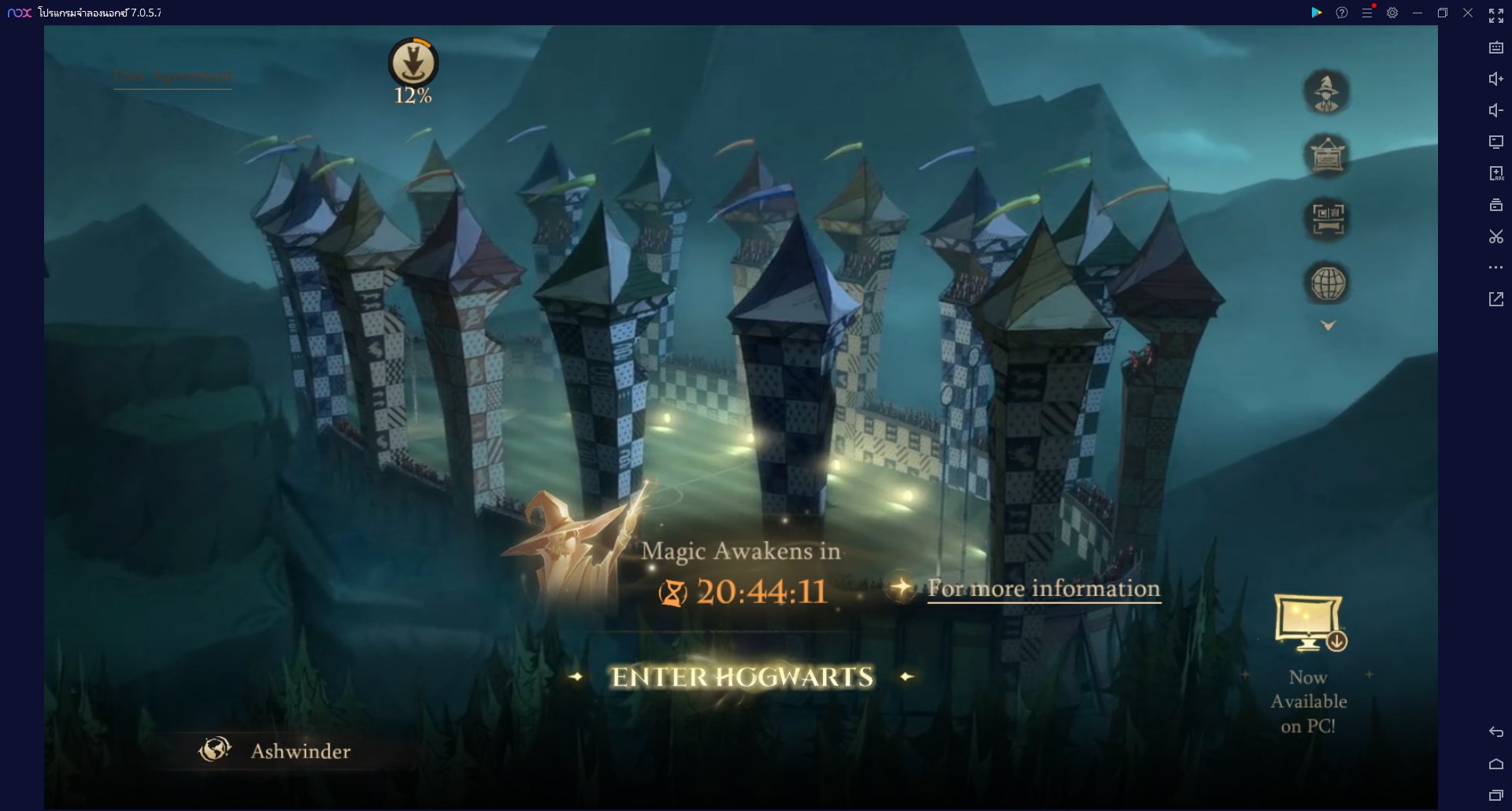The height and width of the screenshot is (811, 1512).
Task: Open the APK install tool in the sidebar
Action: click(1496, 173)
